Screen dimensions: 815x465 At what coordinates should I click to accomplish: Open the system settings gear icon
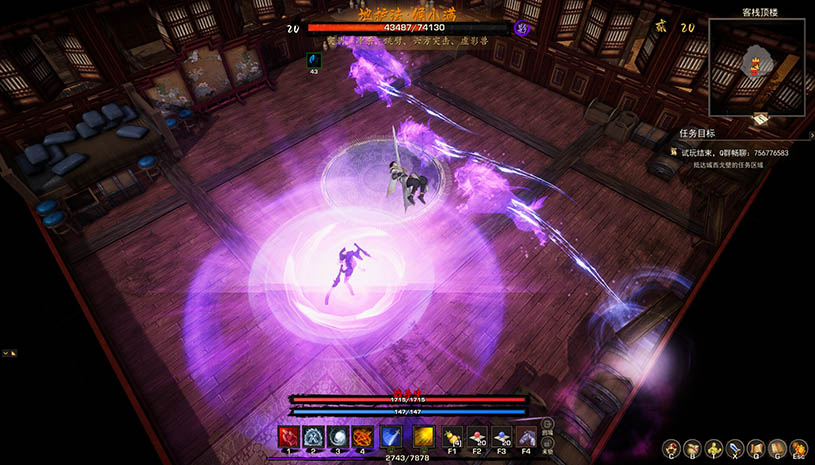tap(799, 448)
